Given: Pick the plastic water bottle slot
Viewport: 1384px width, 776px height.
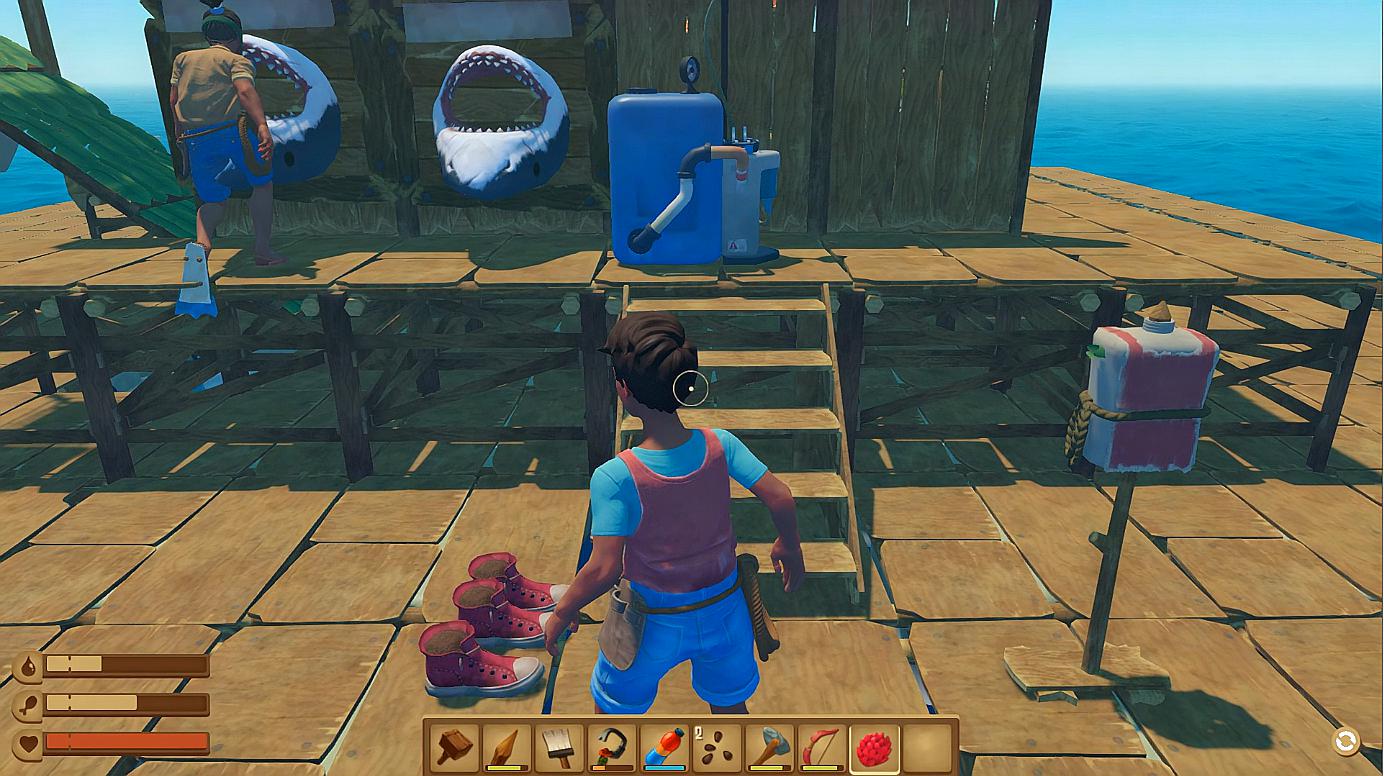Looking at the screenshot, I should tap(664, 747).
